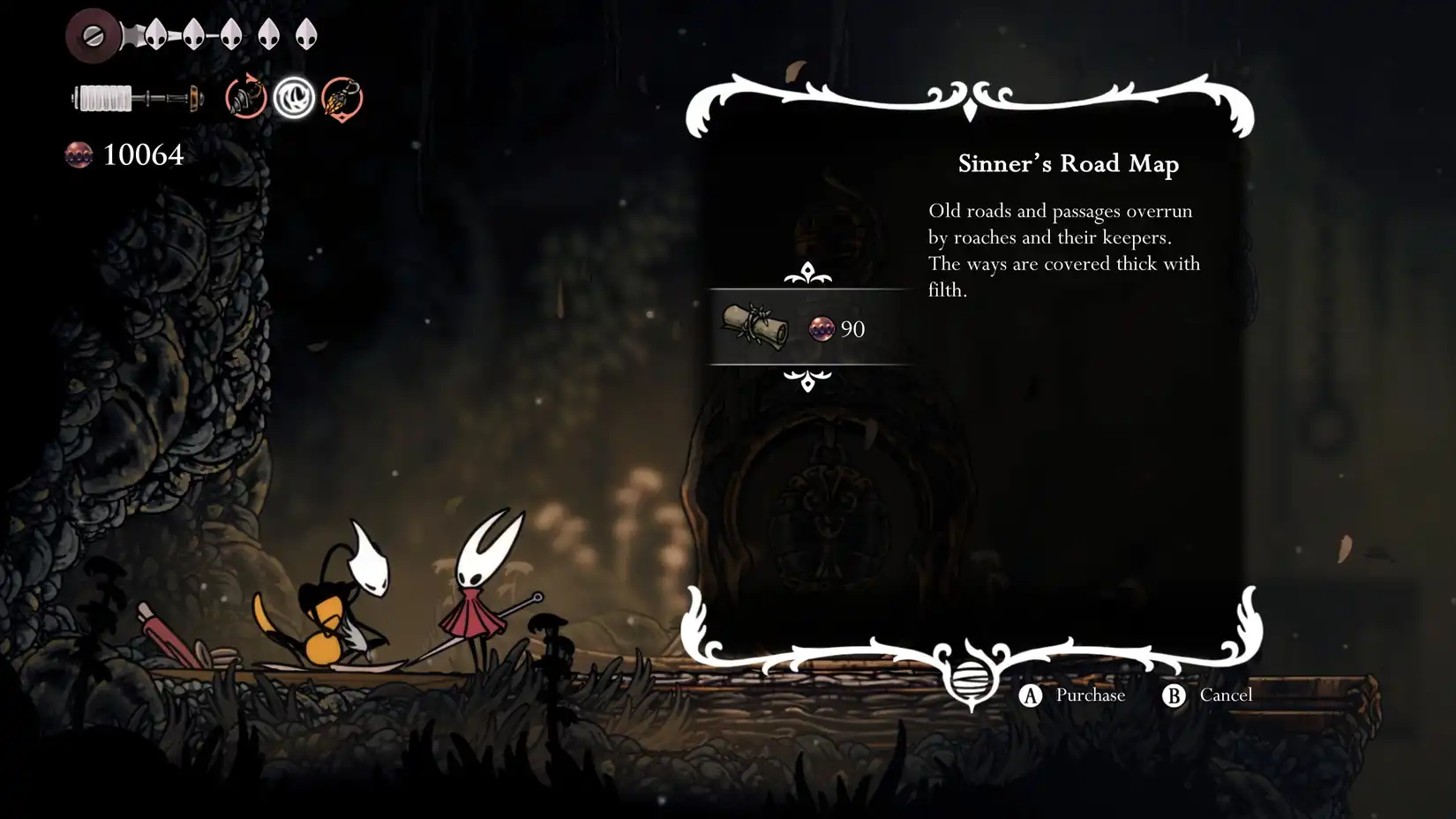Viewport: 1456px width, 819px height.
Task: Select the Drillbit tool icon in the HUD
Action: (244, 99)
